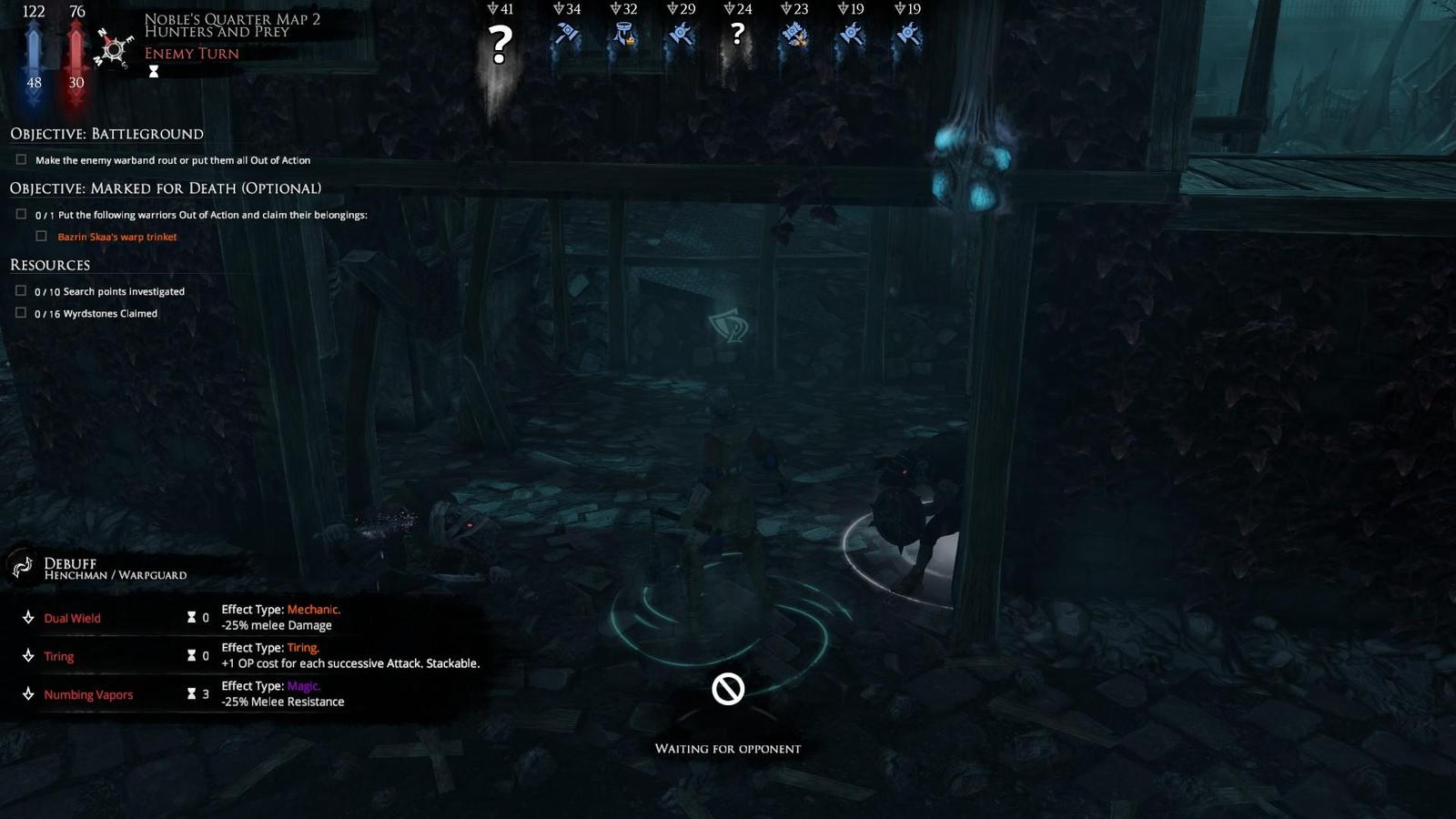Inspect the Numbing Vapors debuff
The height and width of the screenshot is (819, 1456).
point(88,694)
